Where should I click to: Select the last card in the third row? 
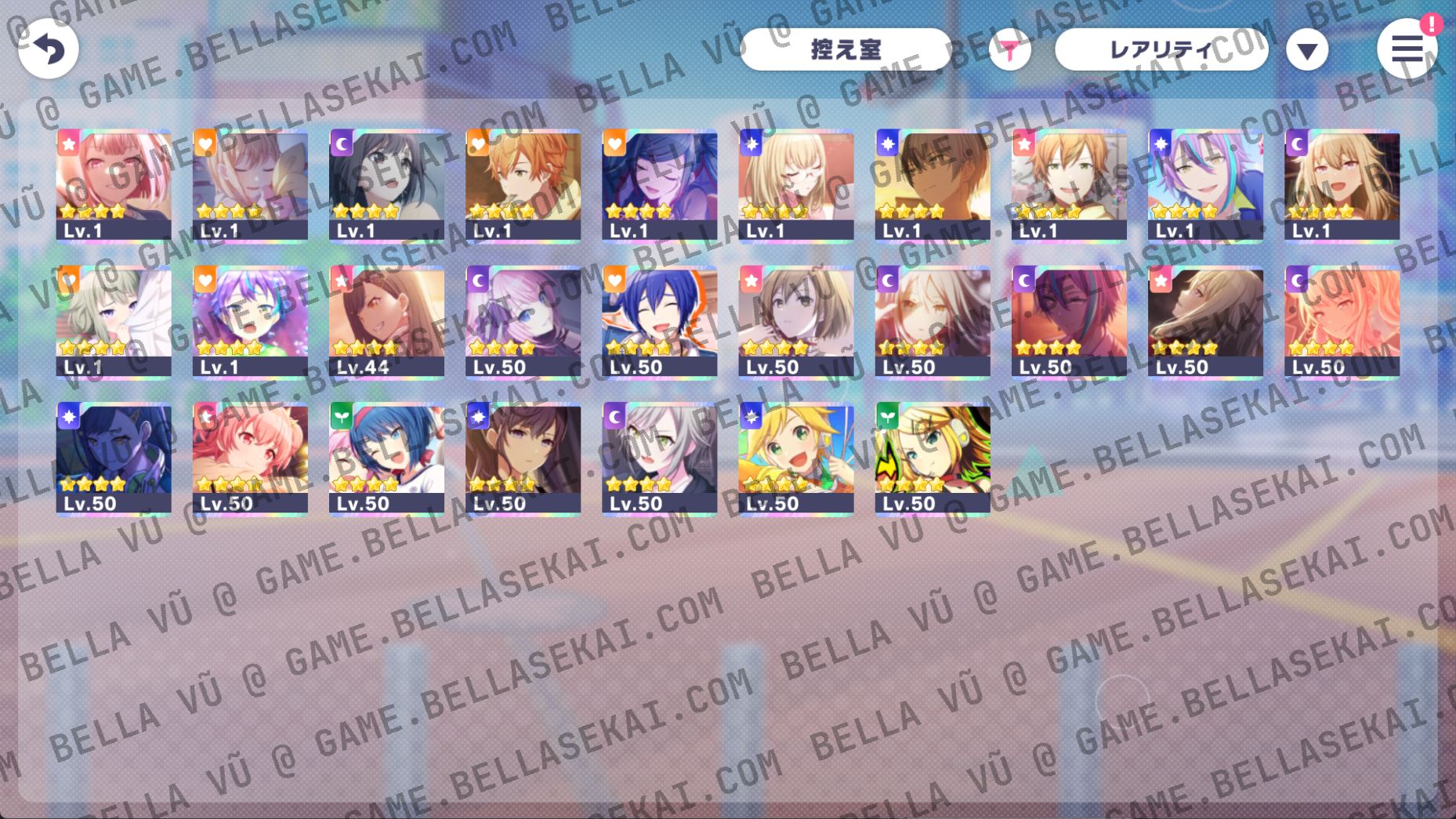[x=932, y=458]
